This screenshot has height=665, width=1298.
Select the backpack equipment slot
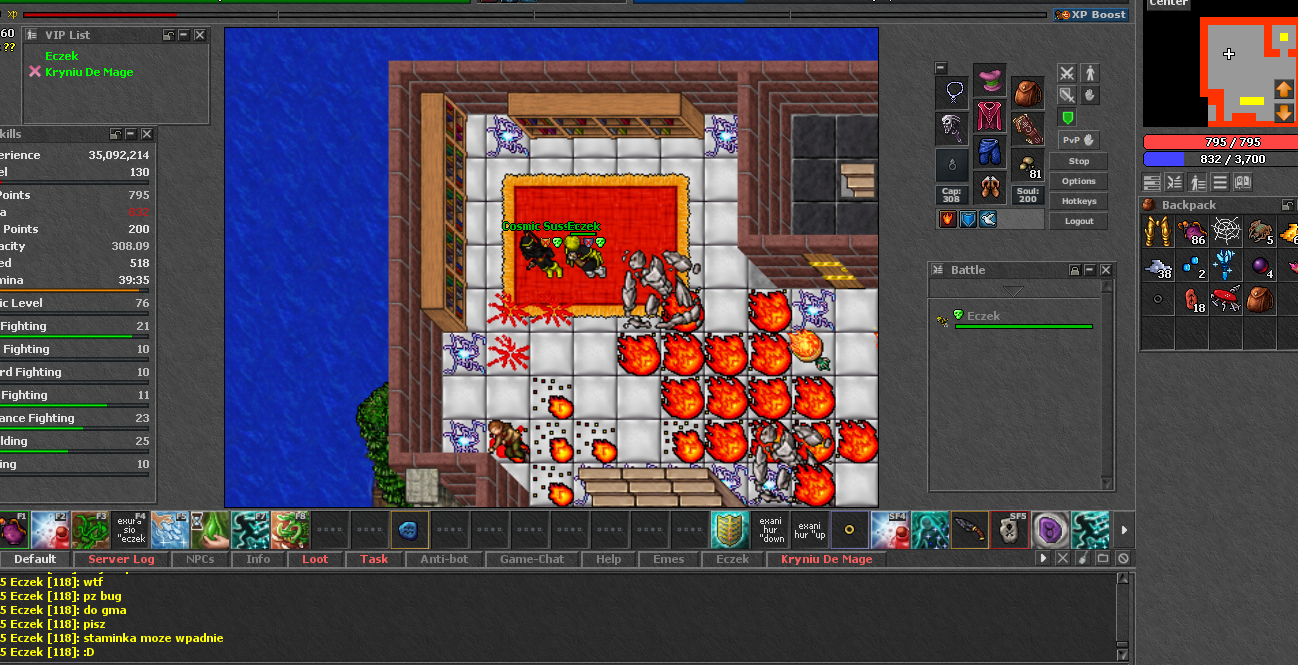1027,93
